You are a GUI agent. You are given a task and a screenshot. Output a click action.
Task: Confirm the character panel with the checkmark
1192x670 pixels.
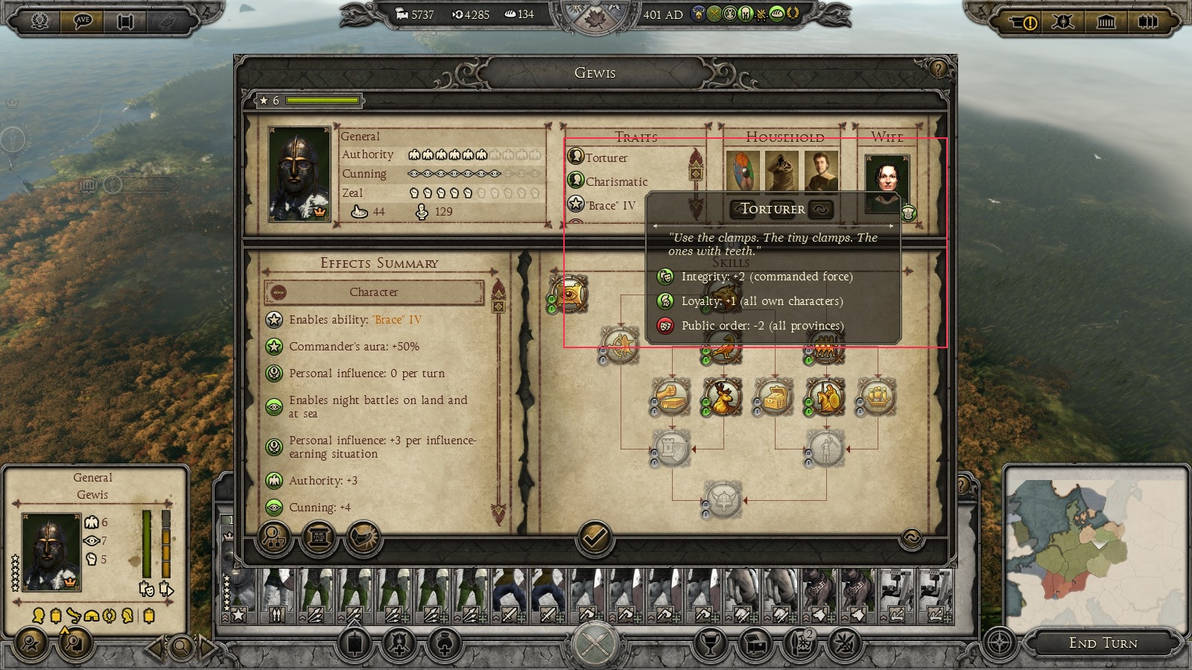594,538
